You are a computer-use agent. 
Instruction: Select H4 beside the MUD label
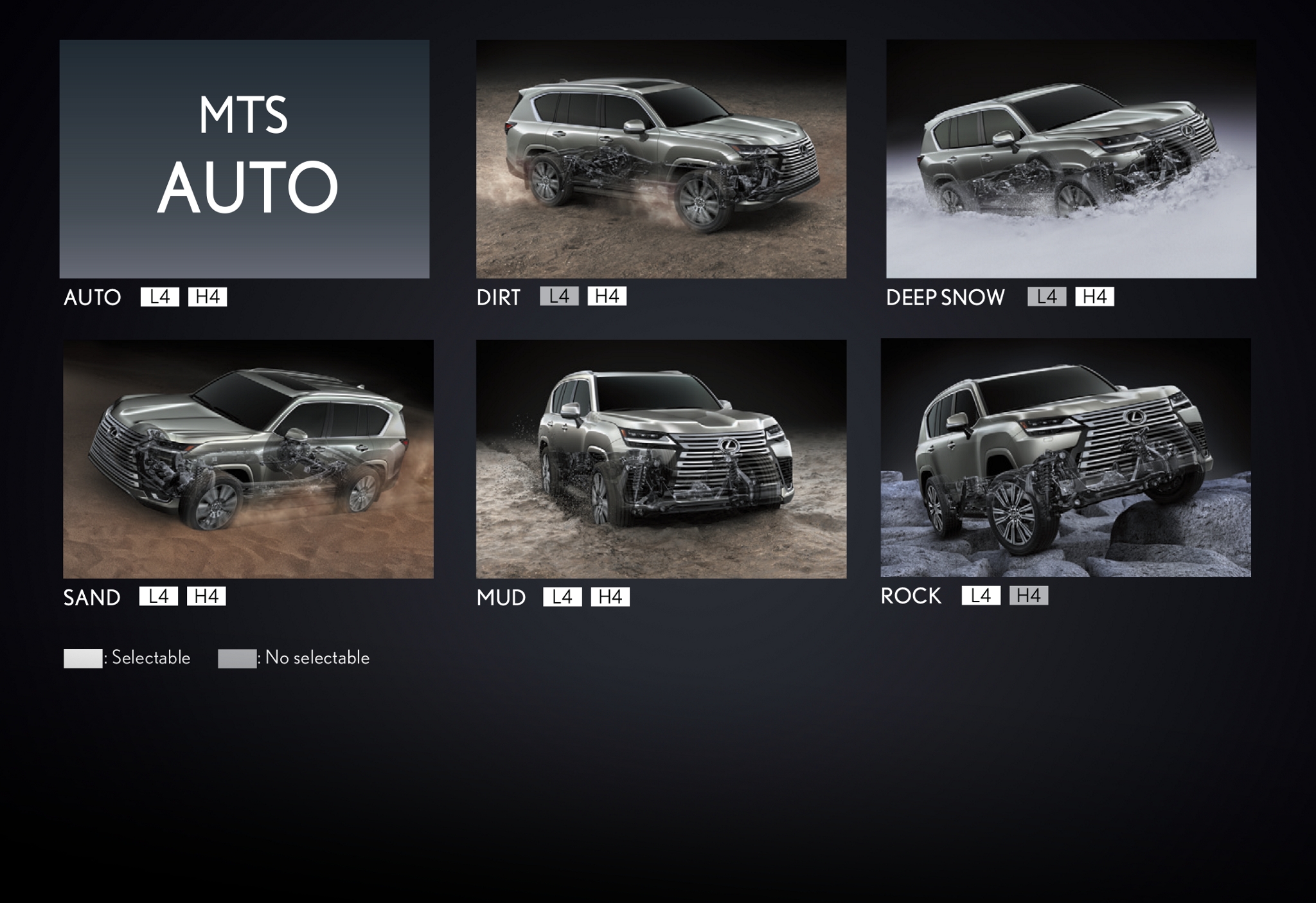[x=610, y=597]
